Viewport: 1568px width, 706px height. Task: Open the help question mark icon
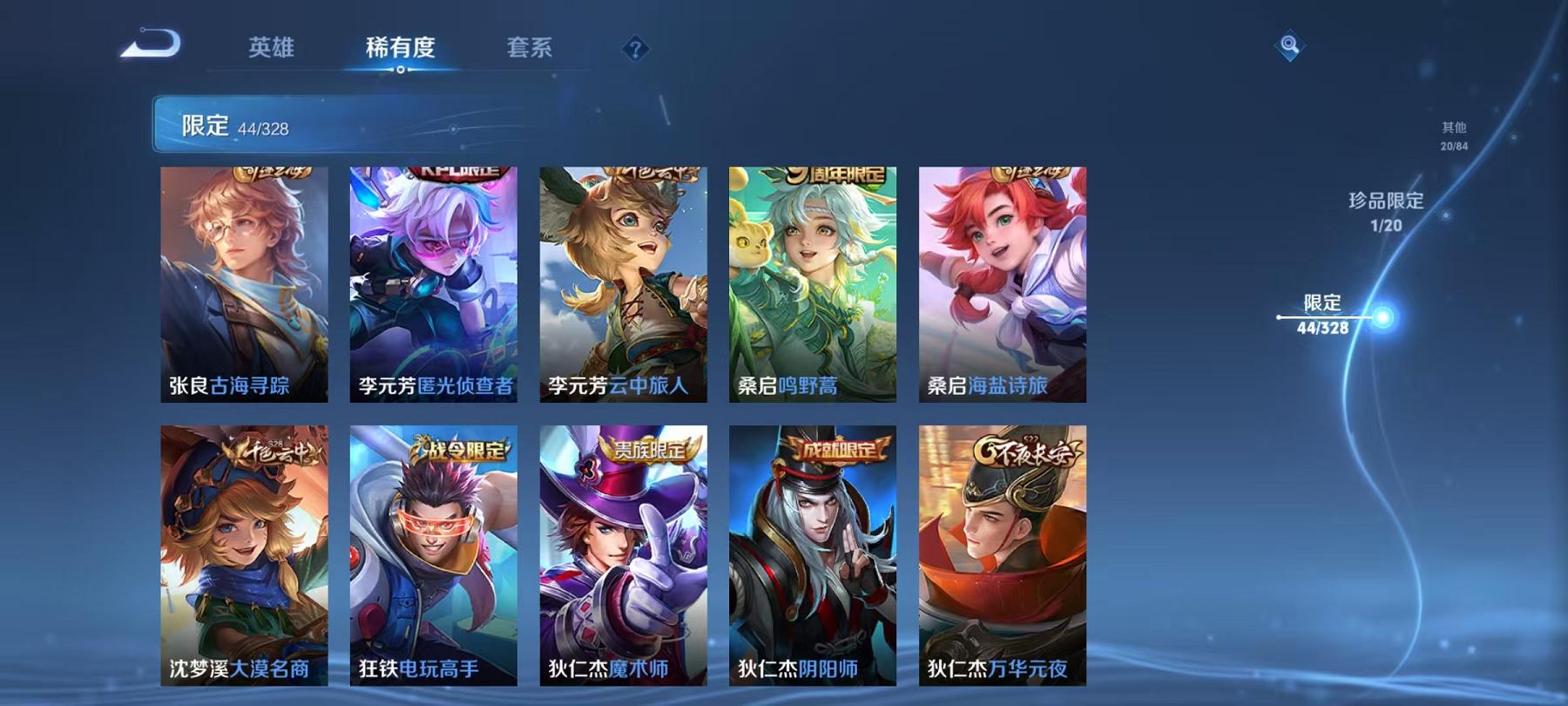(639, 51)
